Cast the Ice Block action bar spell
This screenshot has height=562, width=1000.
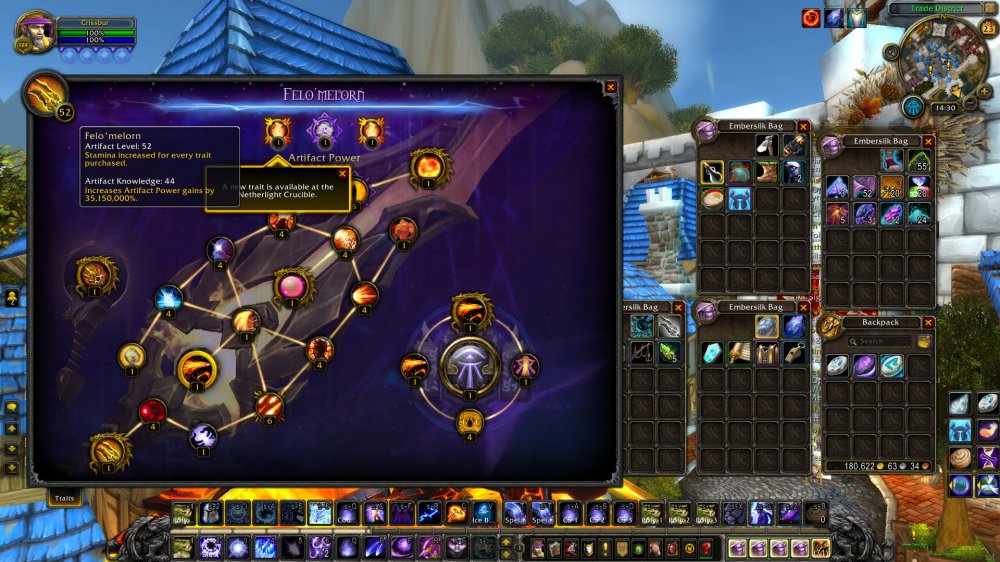point(483,513)
